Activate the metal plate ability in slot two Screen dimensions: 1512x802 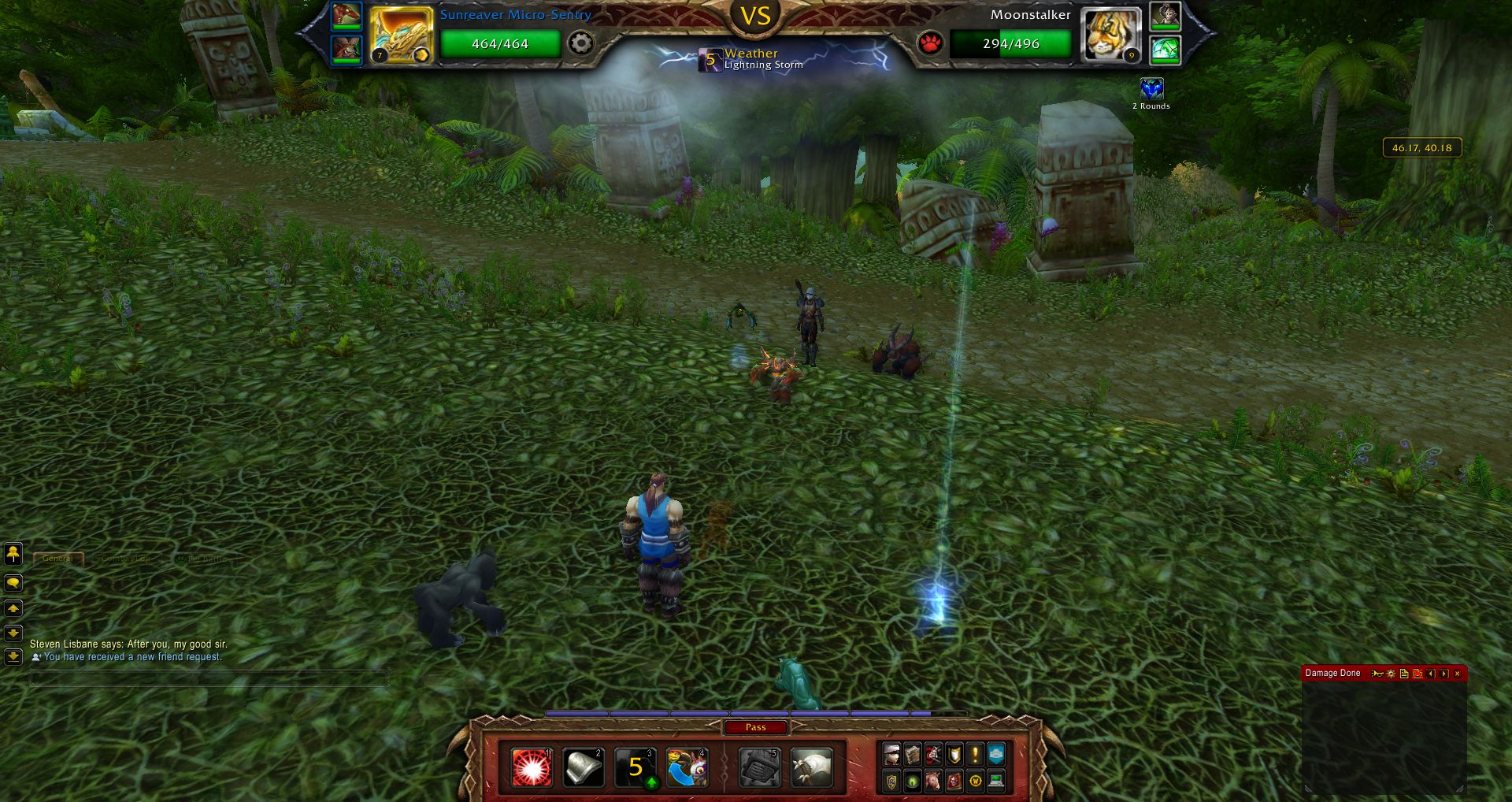pyautogui.click(x=584, y=768)
